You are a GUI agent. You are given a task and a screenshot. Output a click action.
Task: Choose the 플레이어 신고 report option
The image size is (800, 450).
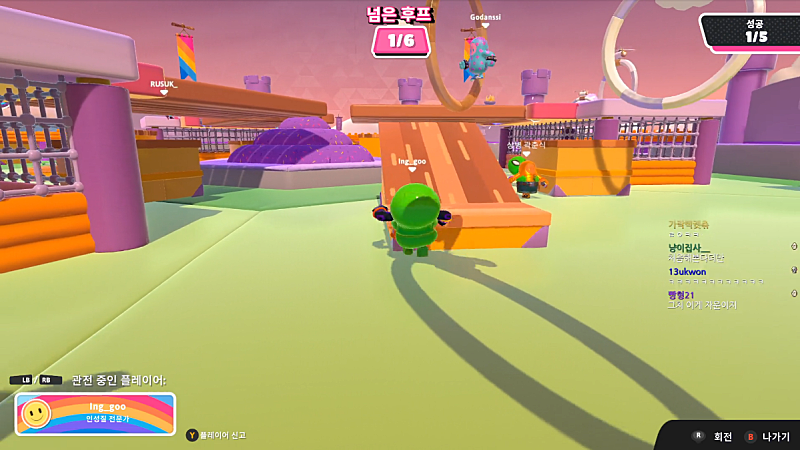pos(221,435)
